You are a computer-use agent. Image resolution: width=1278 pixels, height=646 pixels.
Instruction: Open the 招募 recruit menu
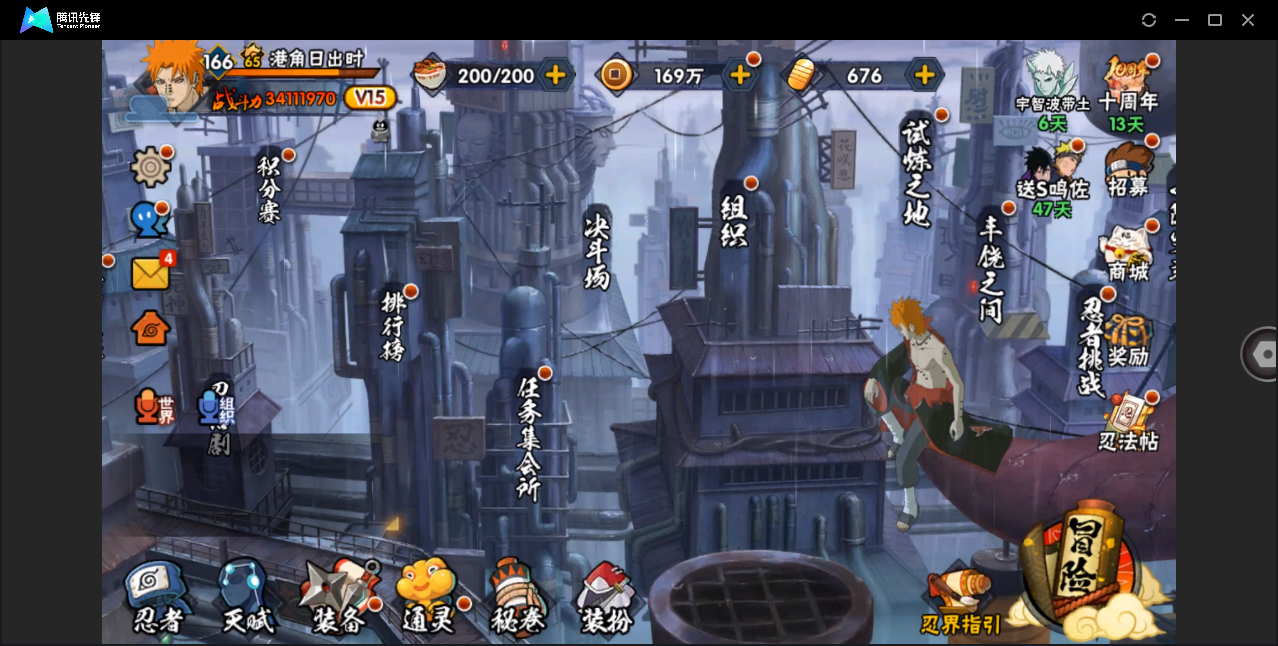(1129, 171)
